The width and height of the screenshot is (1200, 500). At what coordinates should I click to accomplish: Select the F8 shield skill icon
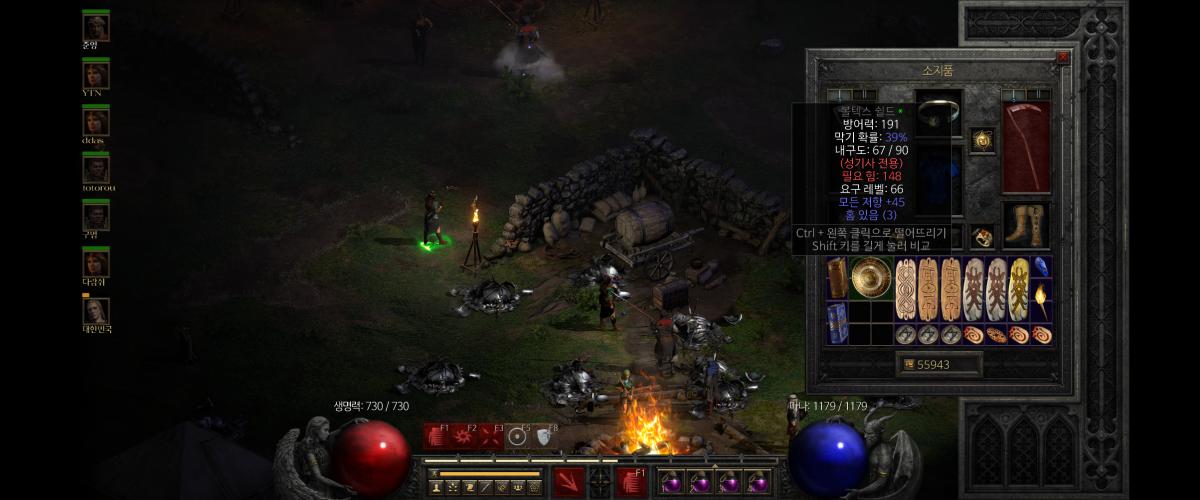pos(544,436)
